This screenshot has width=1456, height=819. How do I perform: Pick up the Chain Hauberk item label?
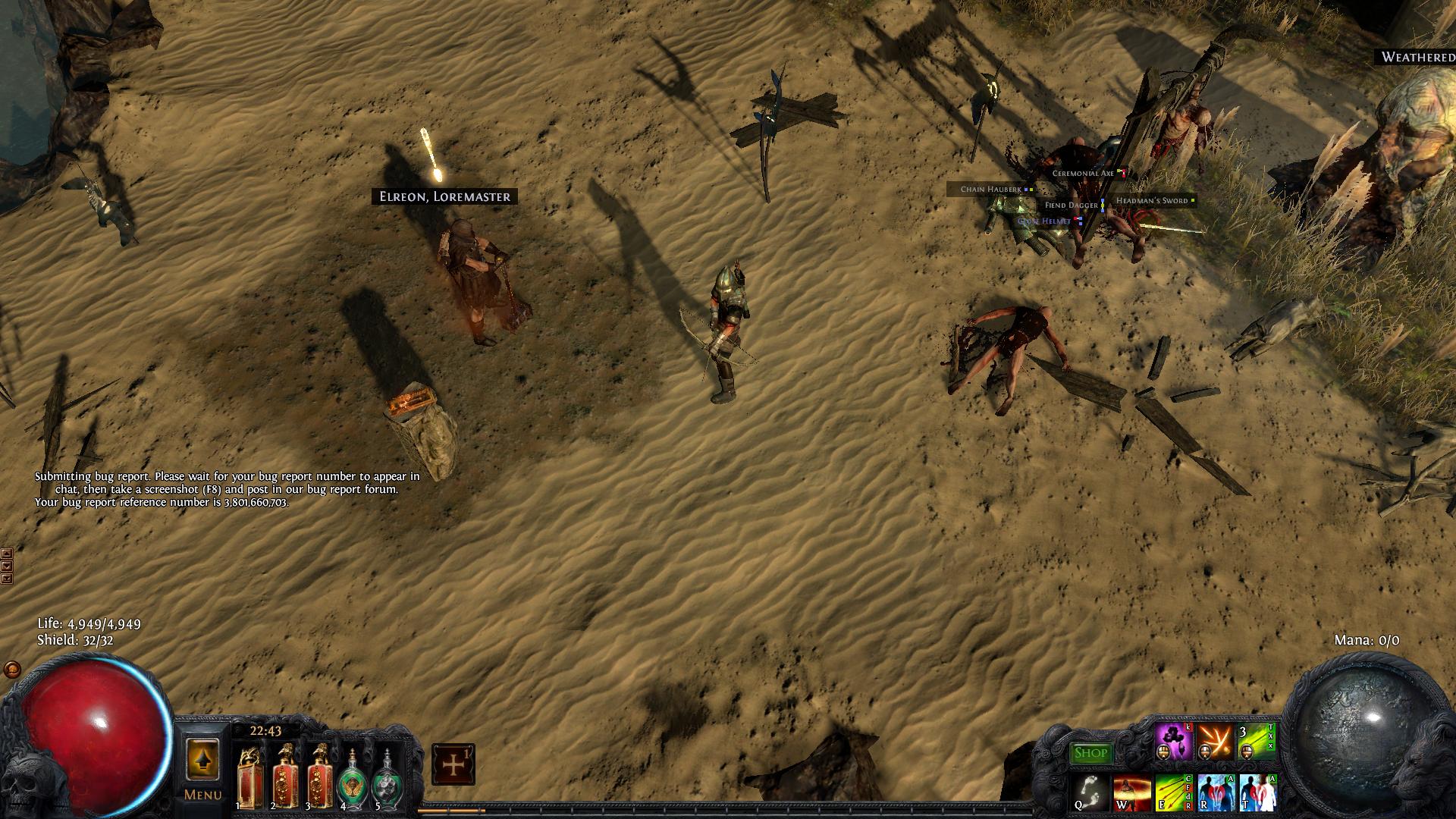(x=990, y=190)
